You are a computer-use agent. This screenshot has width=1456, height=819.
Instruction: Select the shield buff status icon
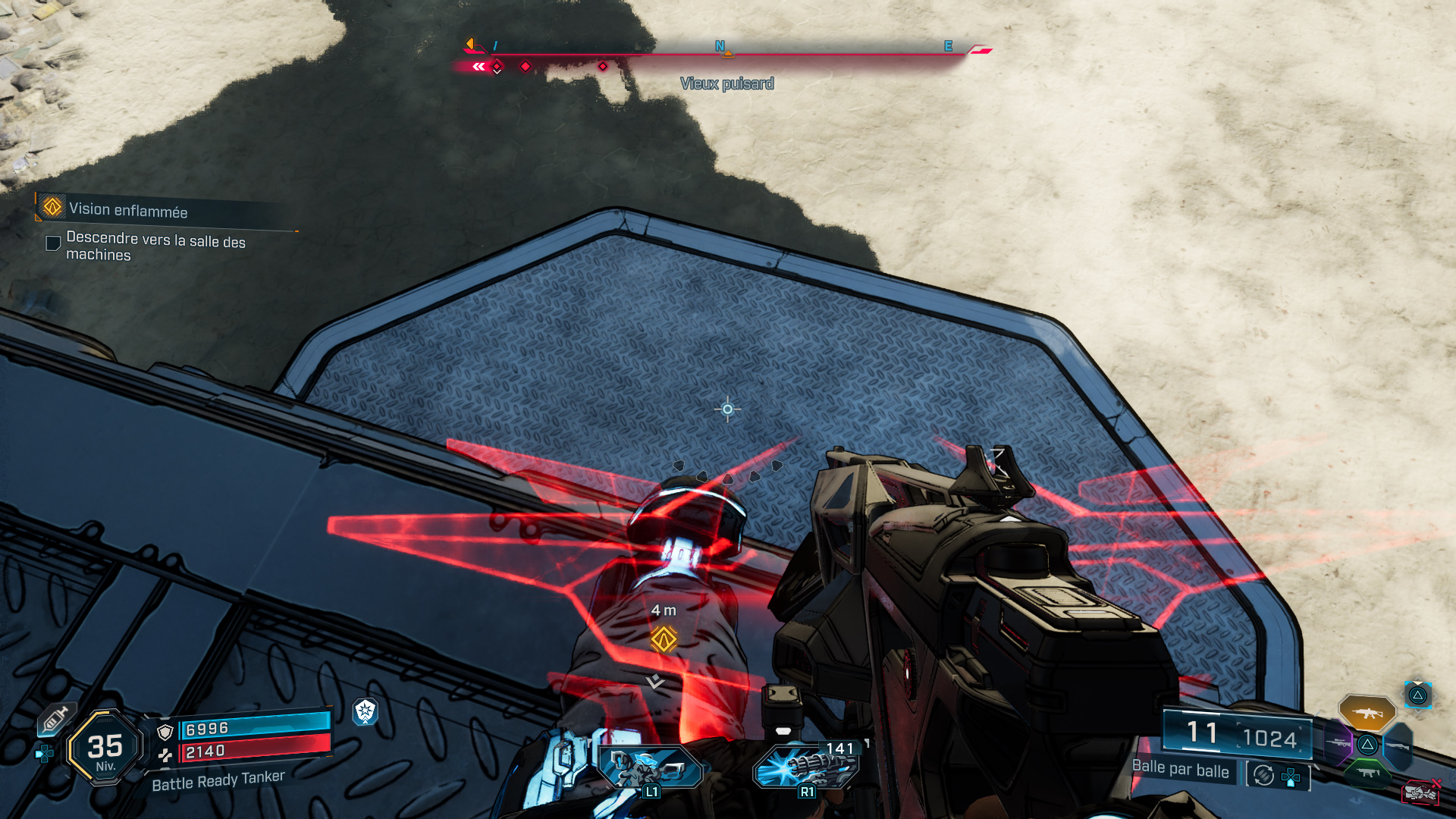pyautogui.click(x=366, y=711)
